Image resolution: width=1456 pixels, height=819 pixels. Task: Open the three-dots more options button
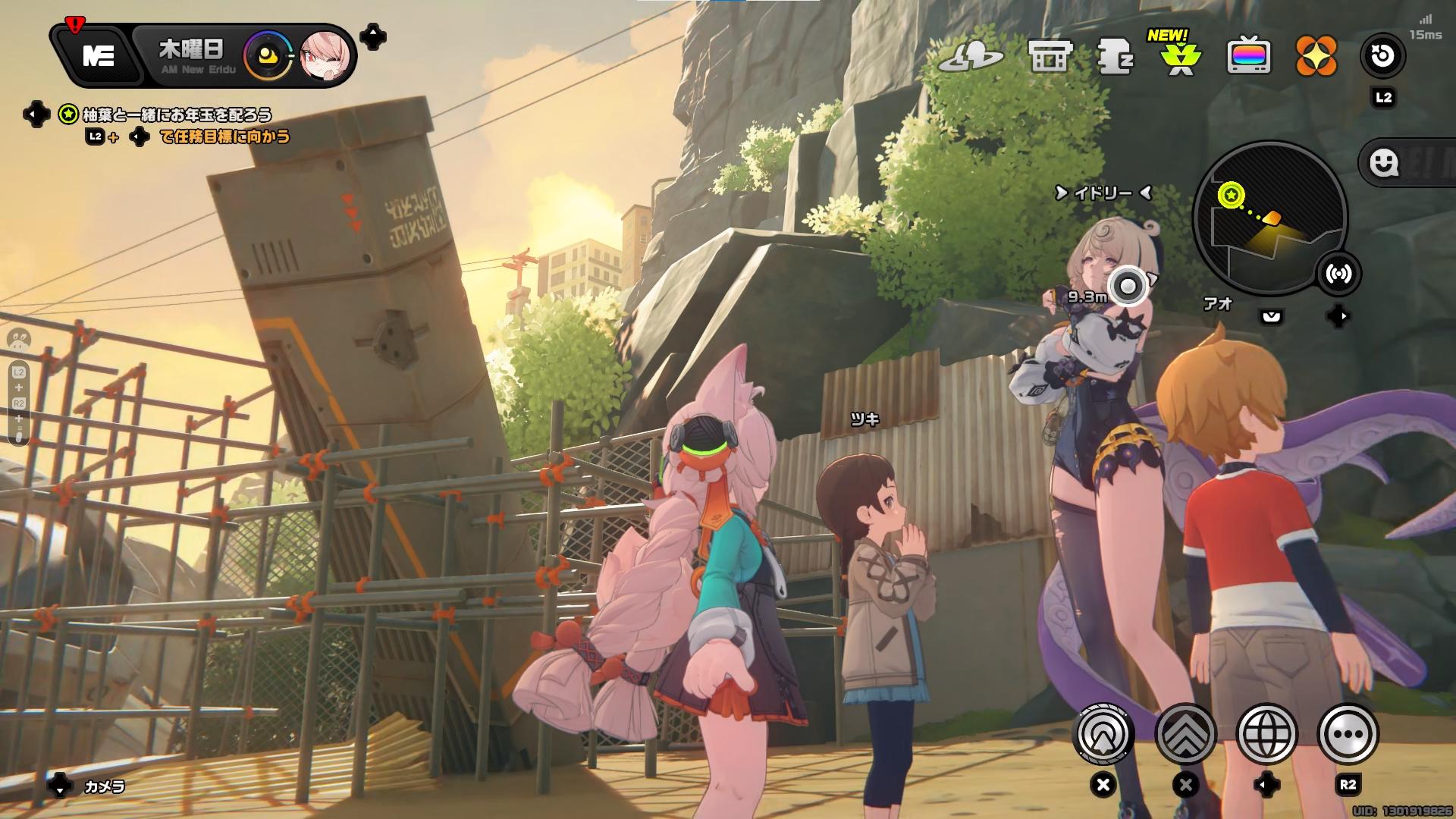pyautogui.click(x=1348, y=733)
